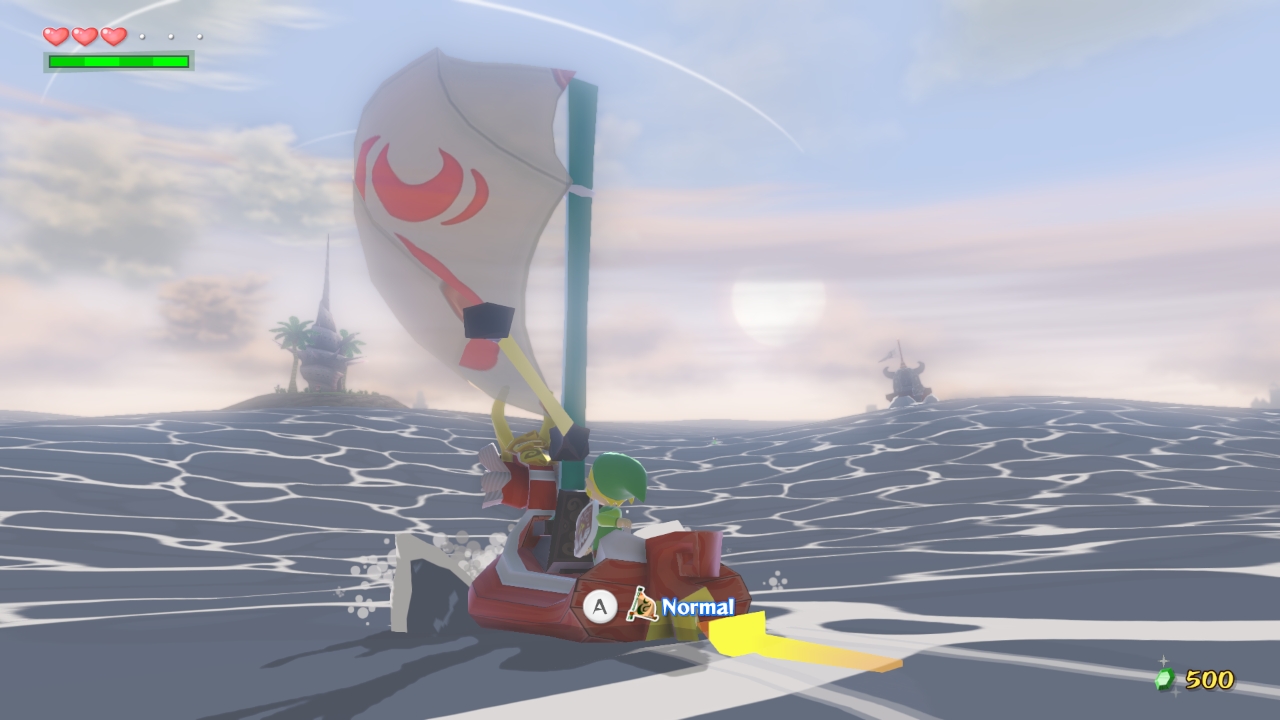Click the green magic meter bar
The height and width of the screenshot is (720, 1280).
click(120, 62)
